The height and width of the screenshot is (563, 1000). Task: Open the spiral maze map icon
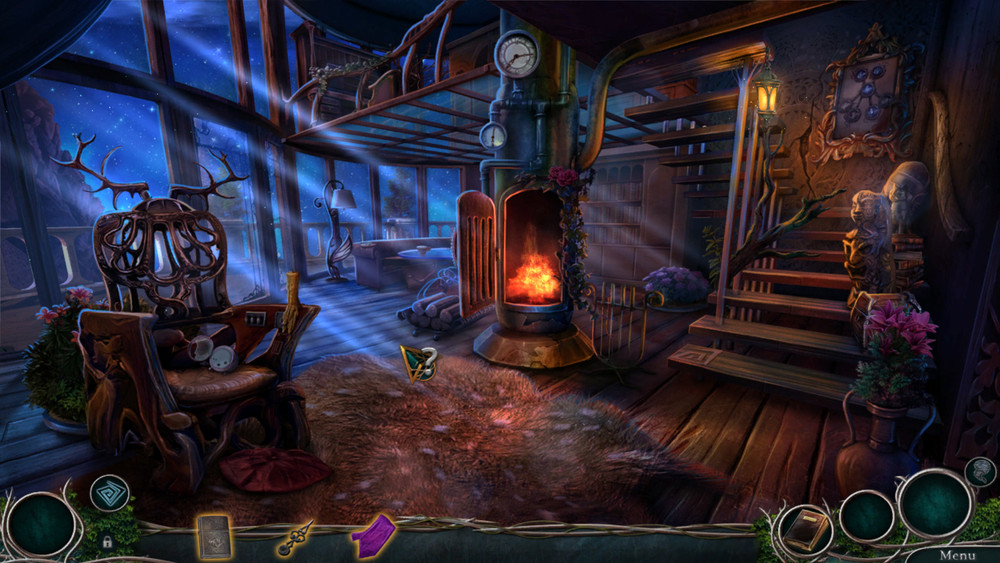coord(109,492)
